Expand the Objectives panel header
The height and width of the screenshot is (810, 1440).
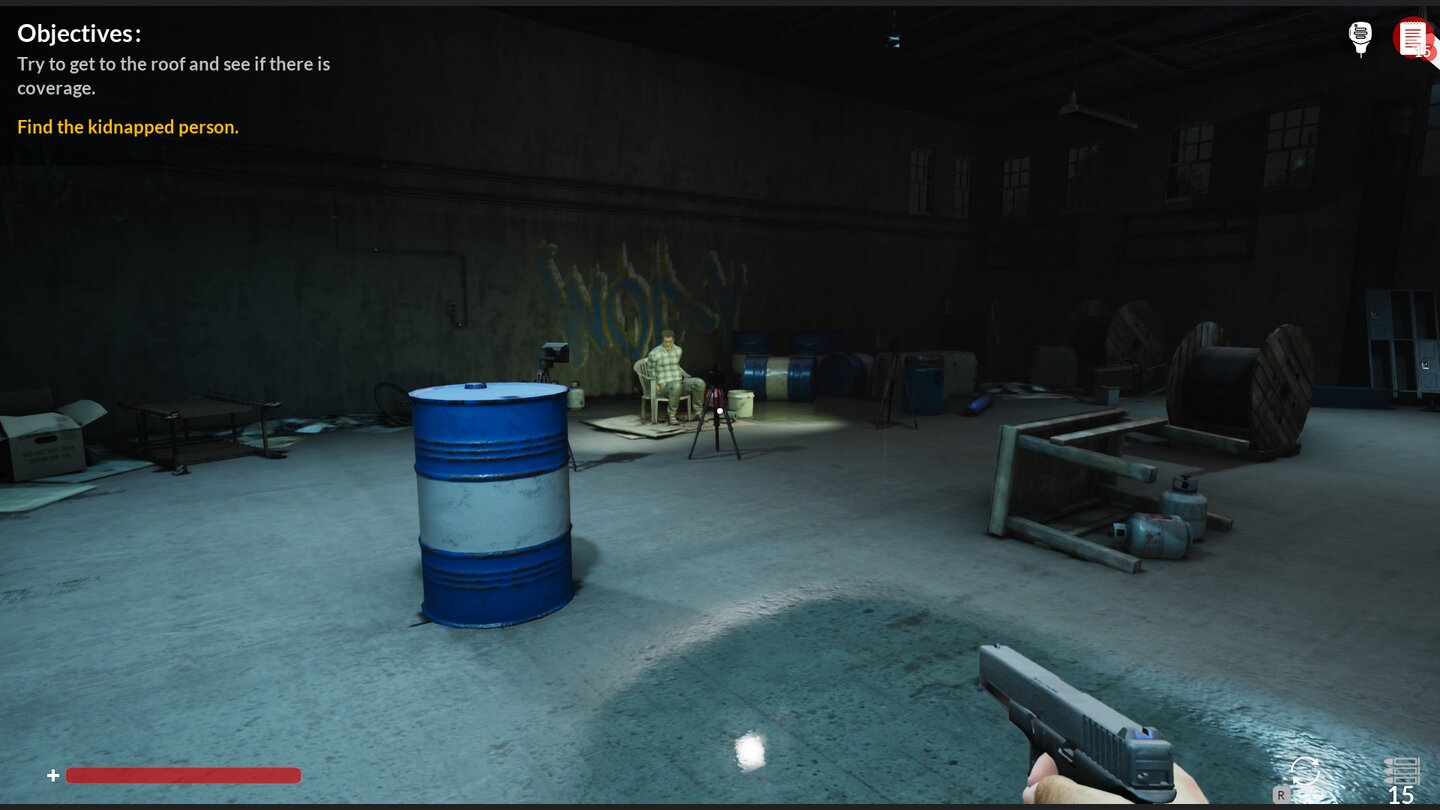[79, 33]
